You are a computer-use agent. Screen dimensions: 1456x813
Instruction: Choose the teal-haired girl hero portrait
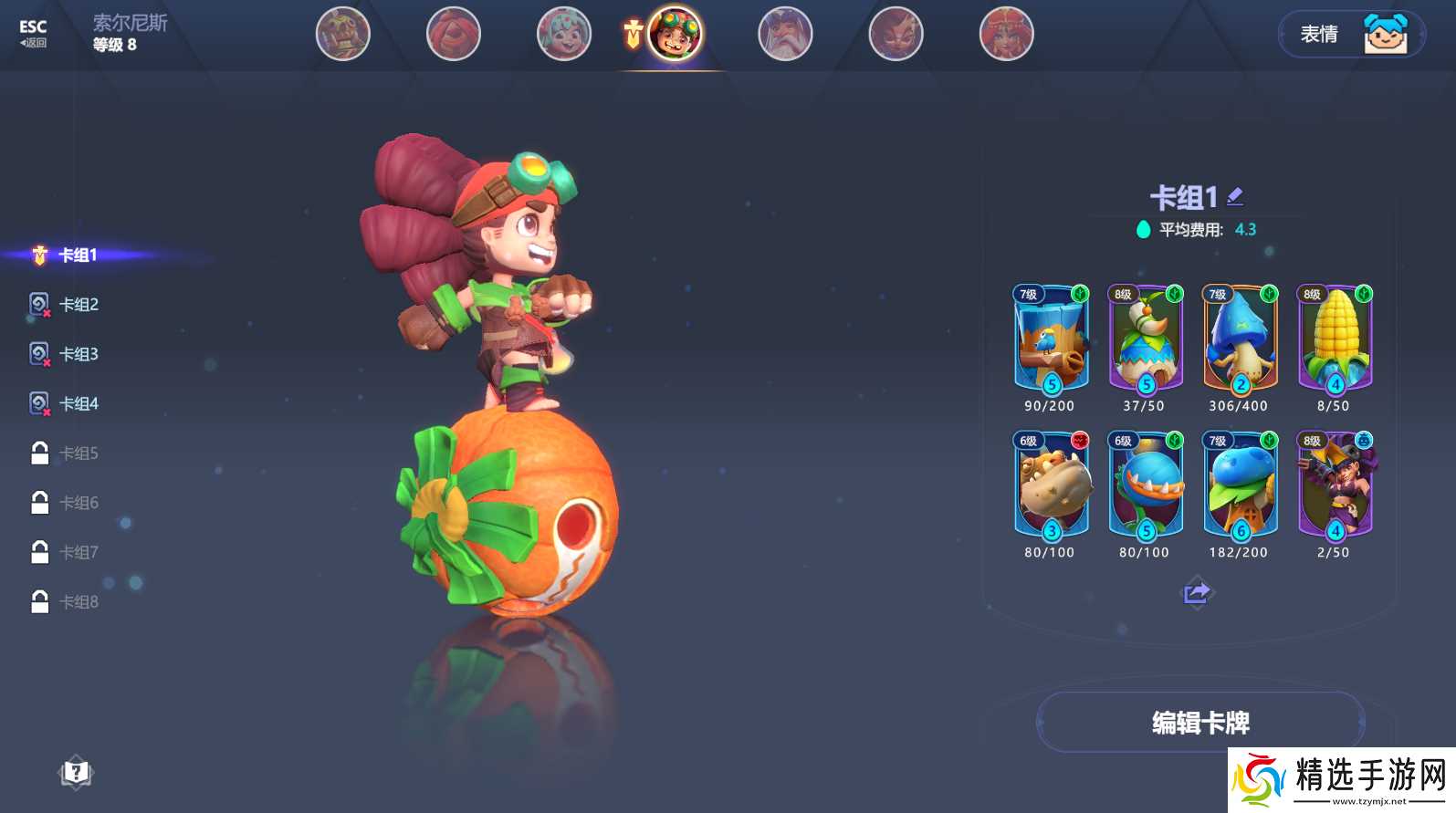click(x=563, y=35)
